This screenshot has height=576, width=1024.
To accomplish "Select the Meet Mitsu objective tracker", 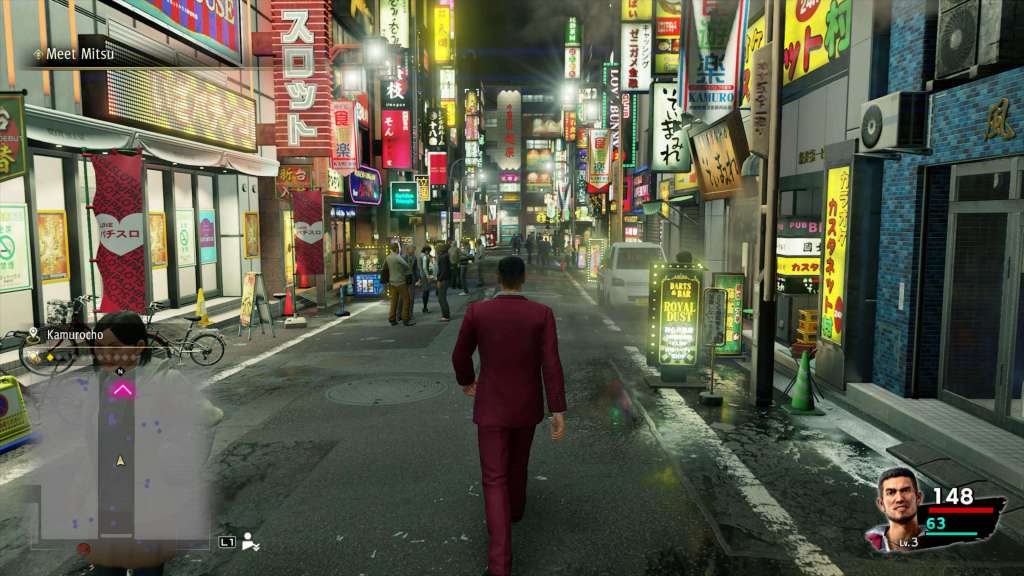I will [76, 54].
